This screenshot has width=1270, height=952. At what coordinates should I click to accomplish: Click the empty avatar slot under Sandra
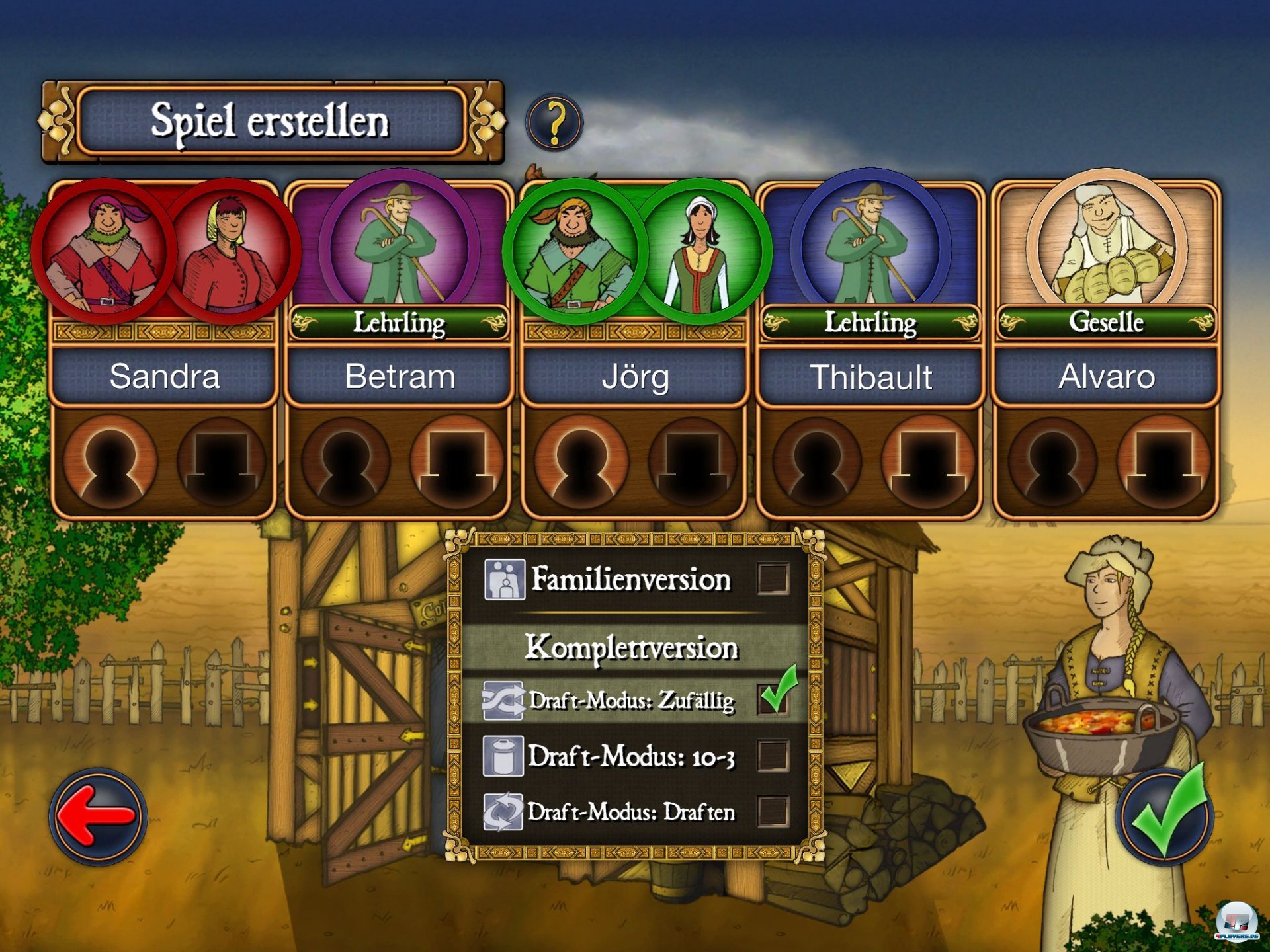click(109, 461)
